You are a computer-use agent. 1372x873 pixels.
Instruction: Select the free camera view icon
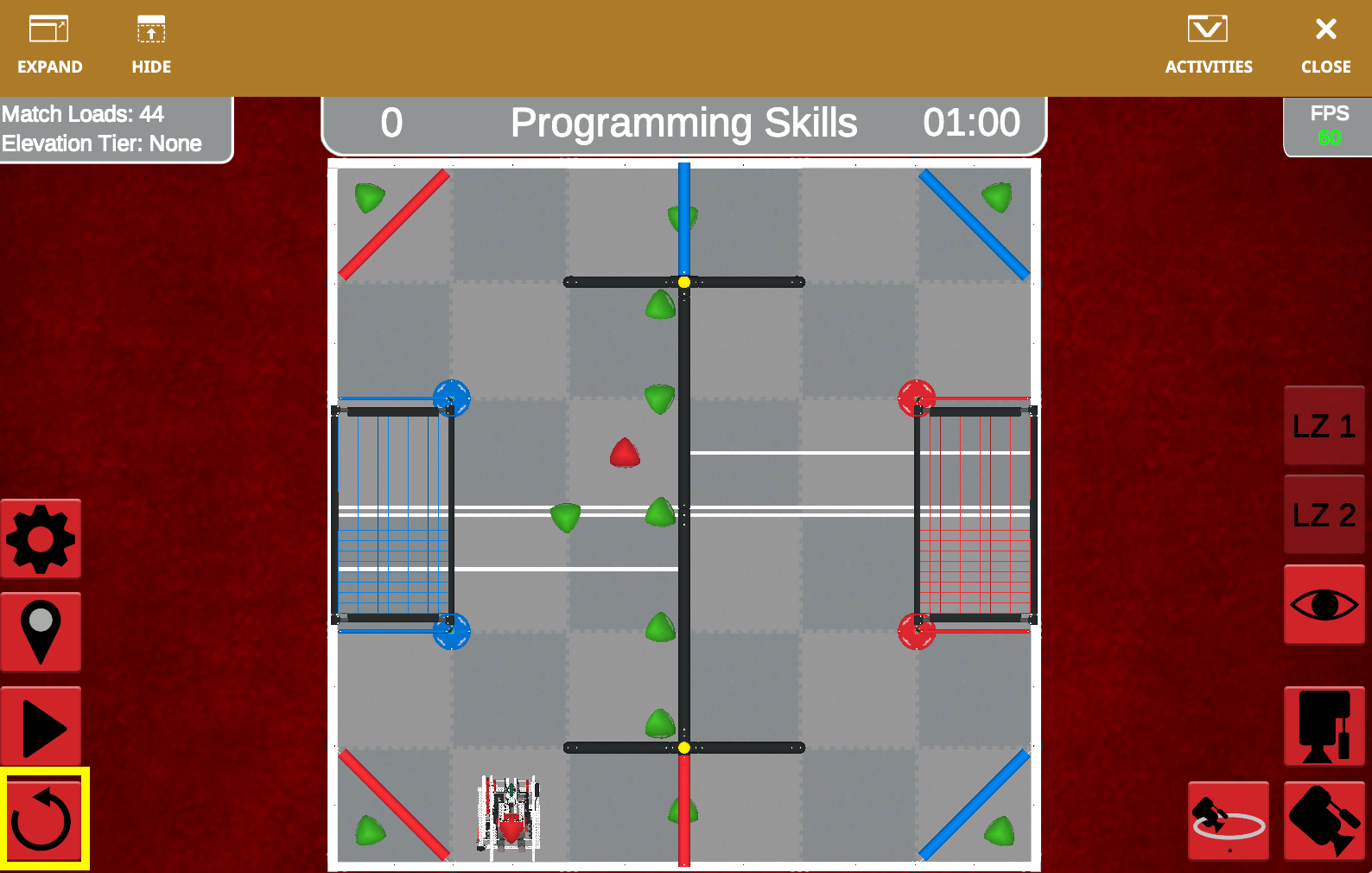(x=1324, y=819)
